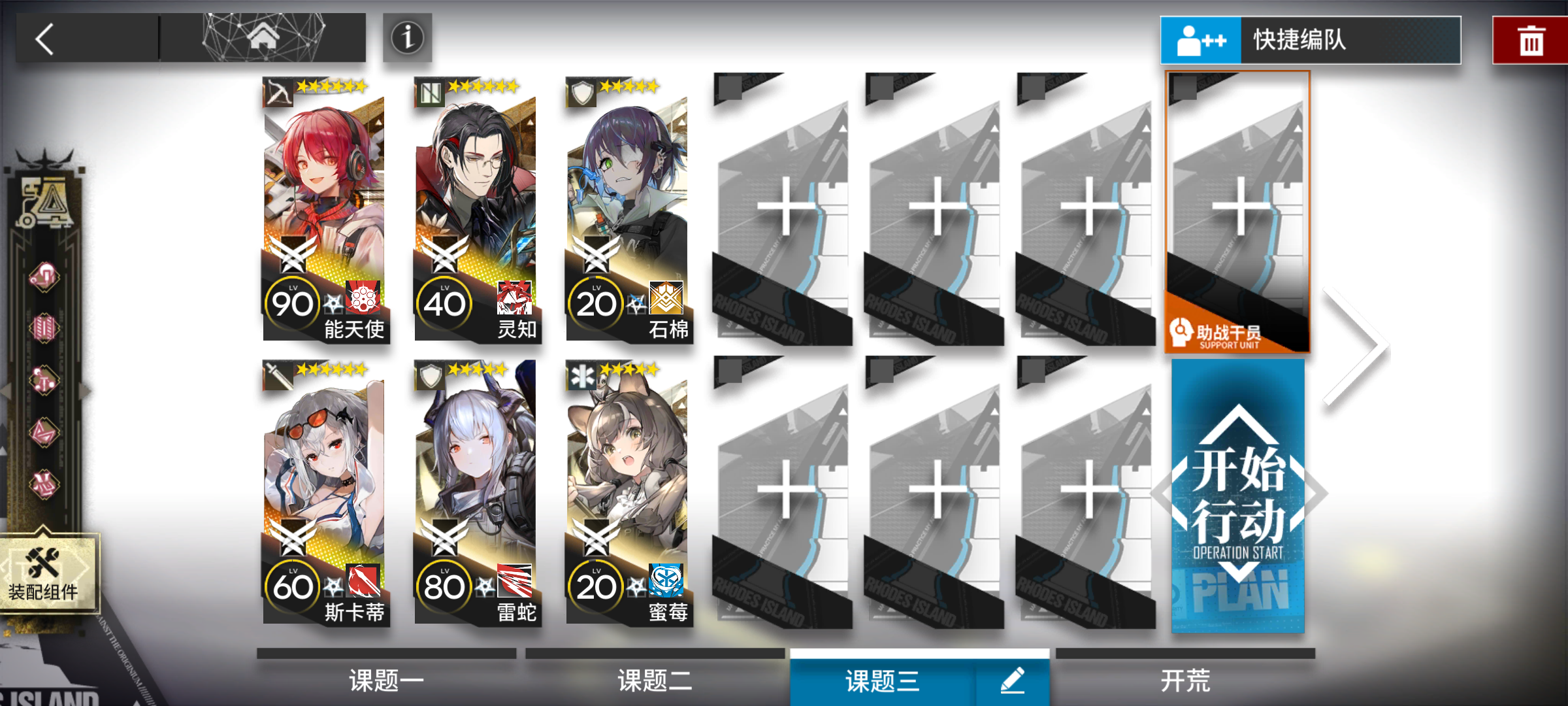Deselect the 蜜莓 operator slot
Screen dimensions: 1568x706
tap(627, 490)
